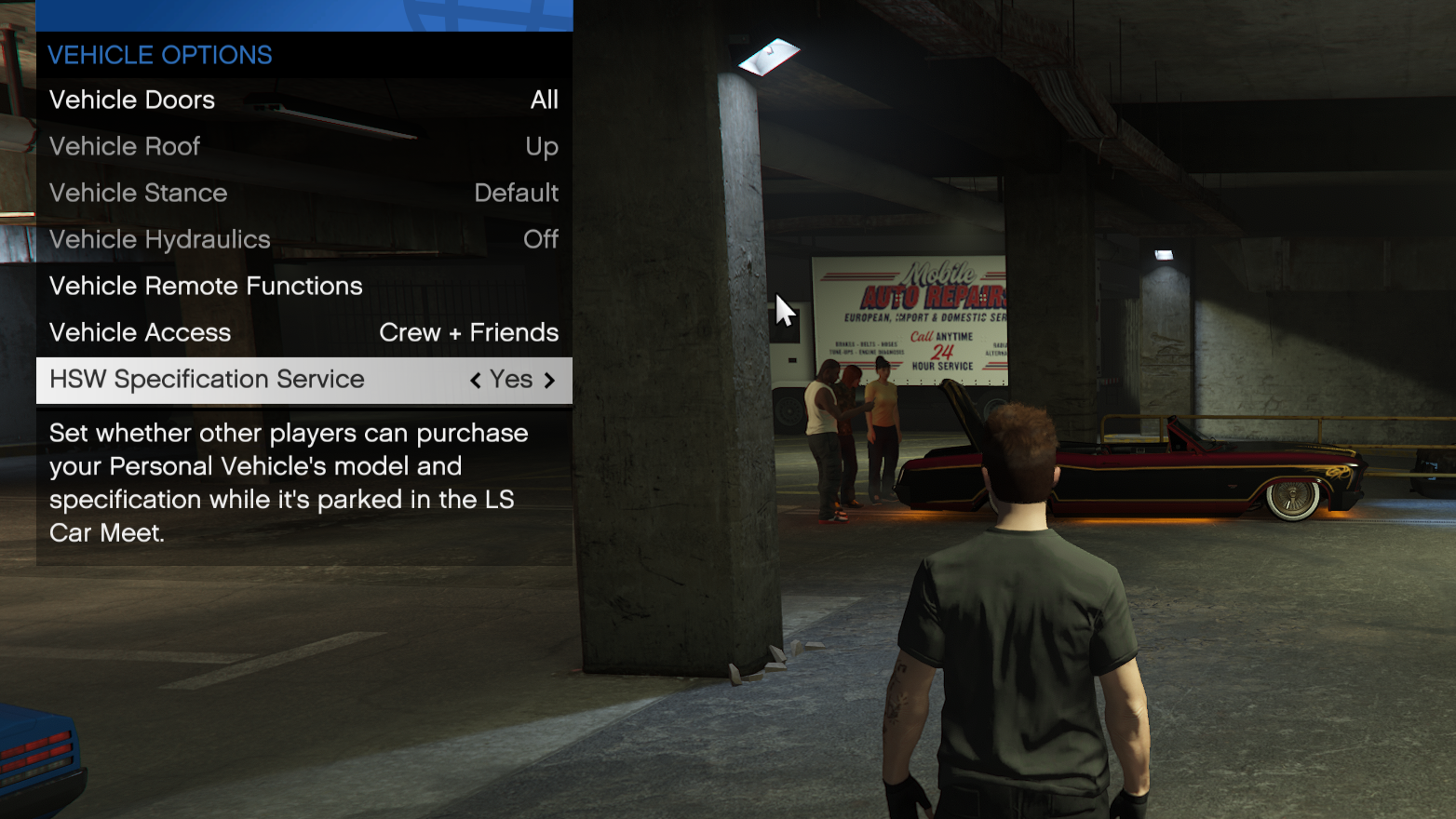Viewport: 1456px width, 819px height.
Task: Click right chevron beside Yes value
Action: pos(550,380)
